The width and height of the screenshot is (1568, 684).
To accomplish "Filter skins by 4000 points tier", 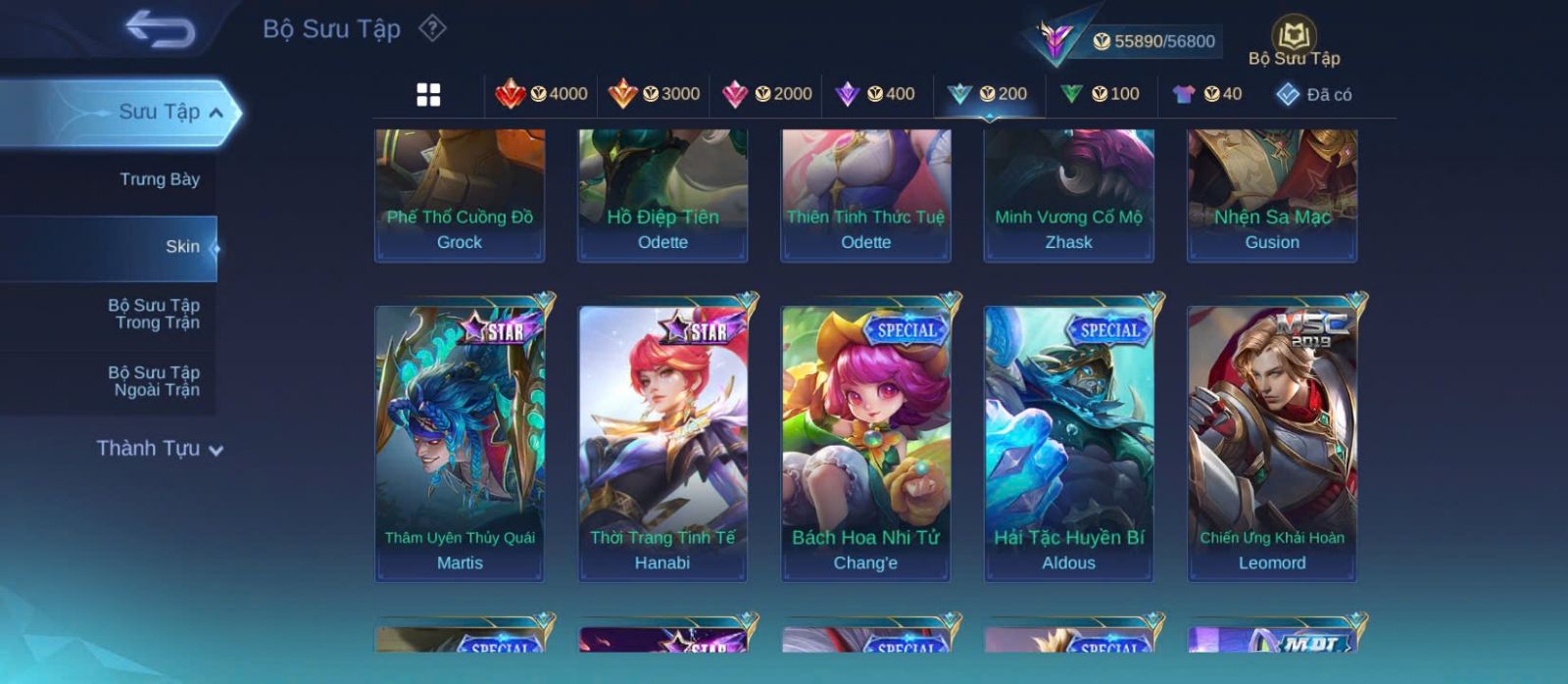I will [x=542, y=94].
